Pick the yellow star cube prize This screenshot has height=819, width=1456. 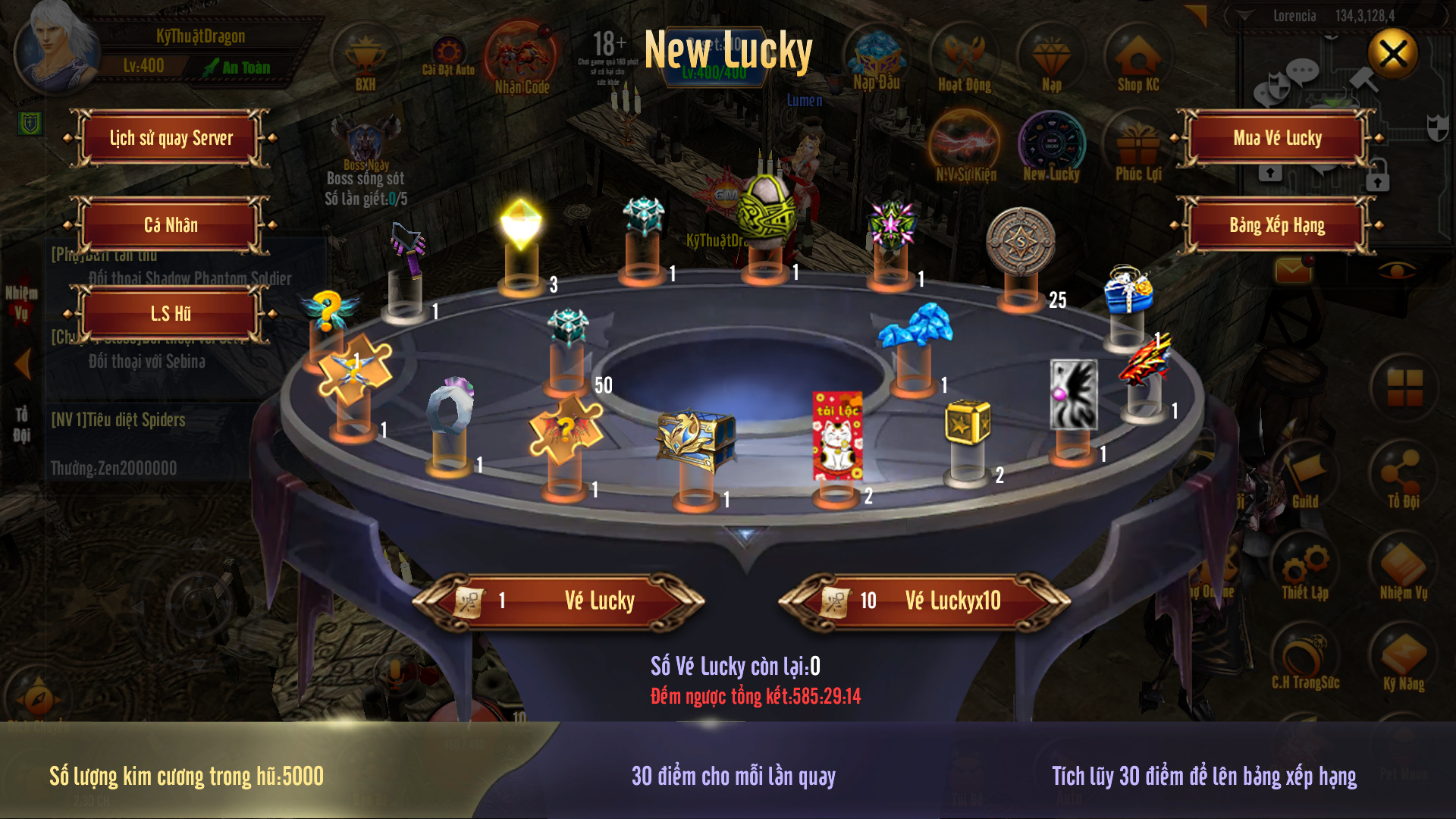968,422
